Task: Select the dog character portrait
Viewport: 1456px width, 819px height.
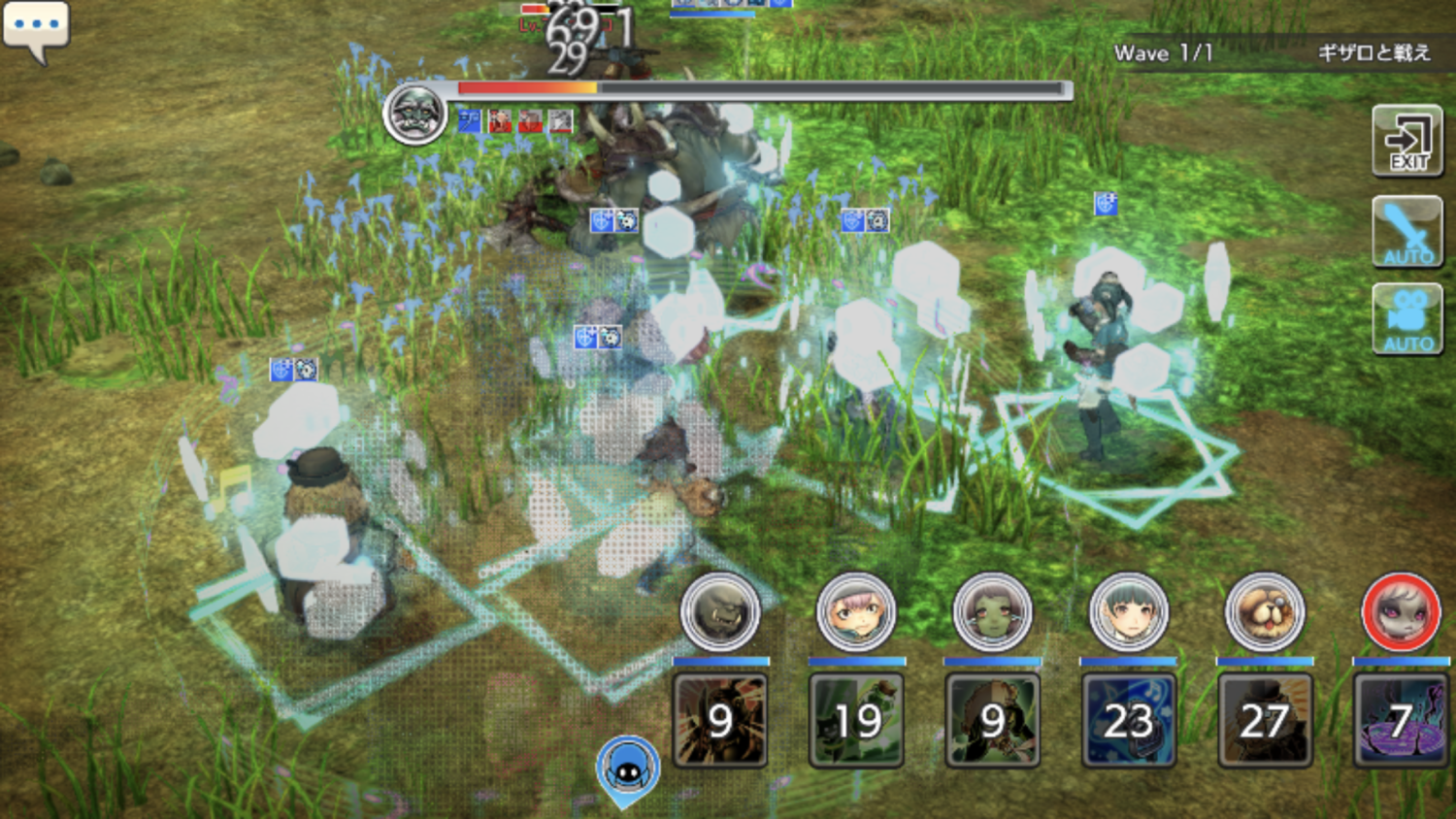Action: [x=1264, y=611]
